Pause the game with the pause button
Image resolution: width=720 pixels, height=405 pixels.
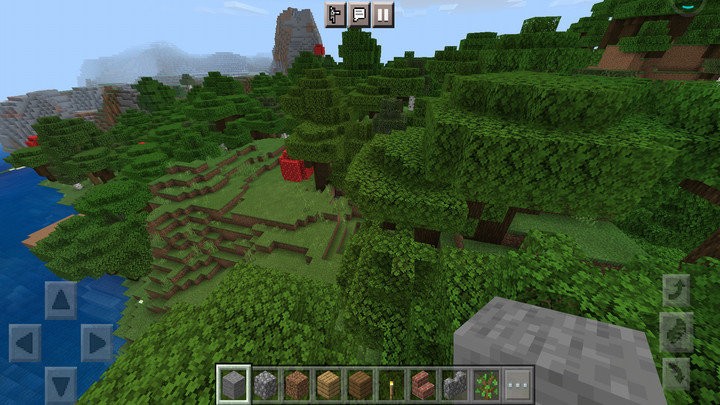tap(383, 14)
